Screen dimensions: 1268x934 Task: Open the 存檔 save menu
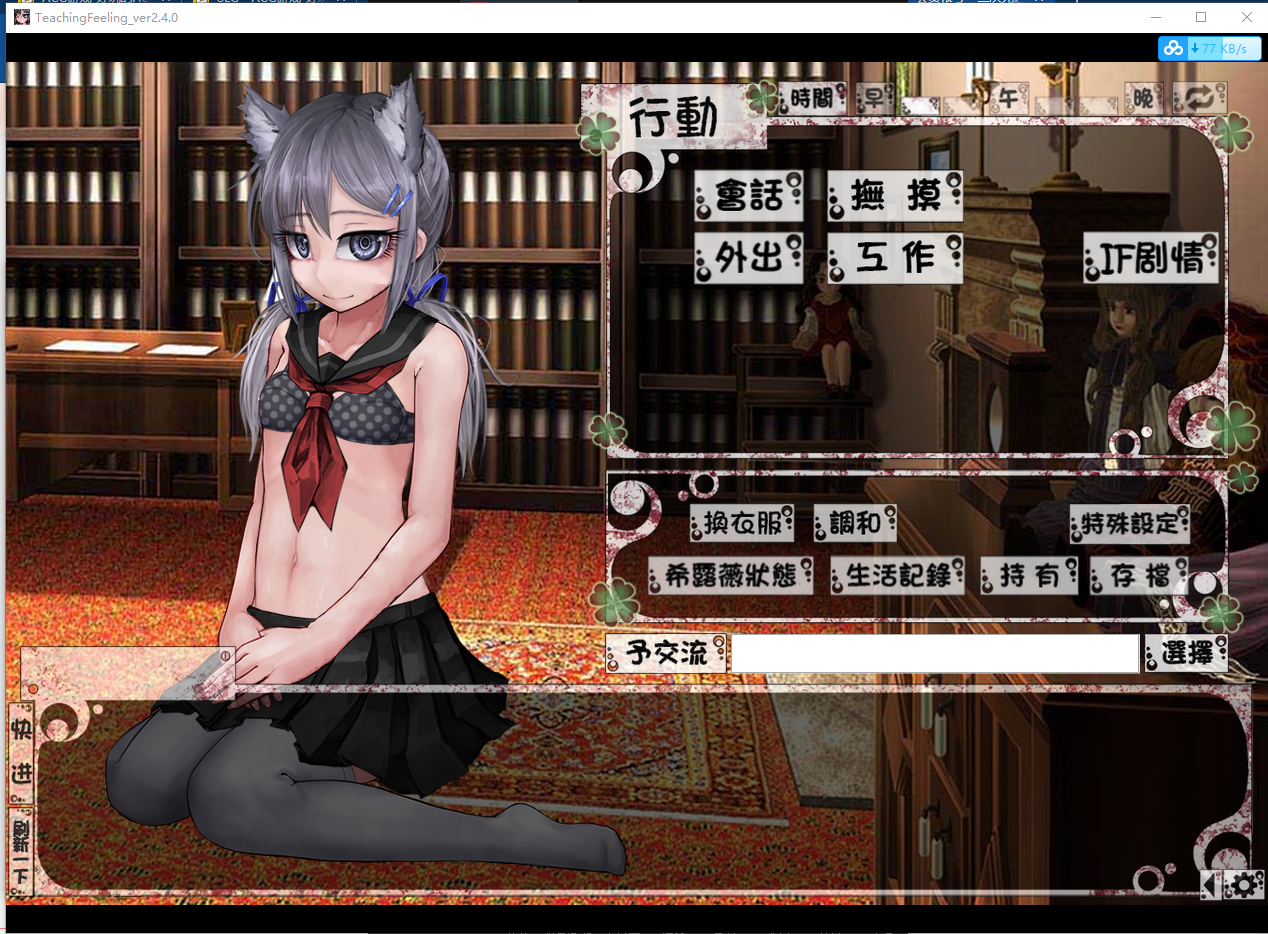(x=1140, y=576)
